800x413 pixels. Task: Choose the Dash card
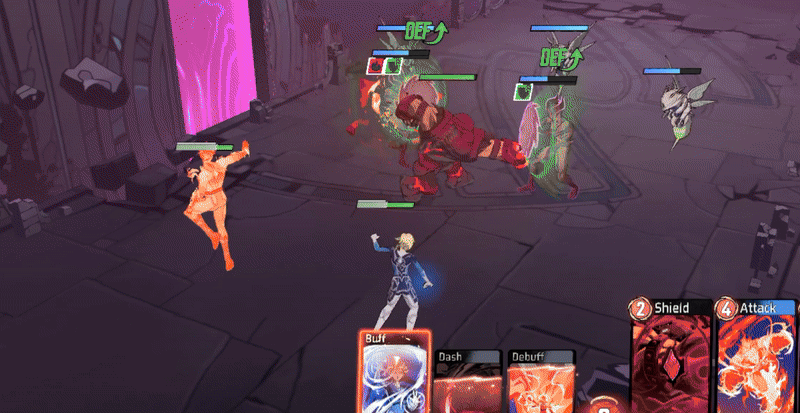(467, 384)
